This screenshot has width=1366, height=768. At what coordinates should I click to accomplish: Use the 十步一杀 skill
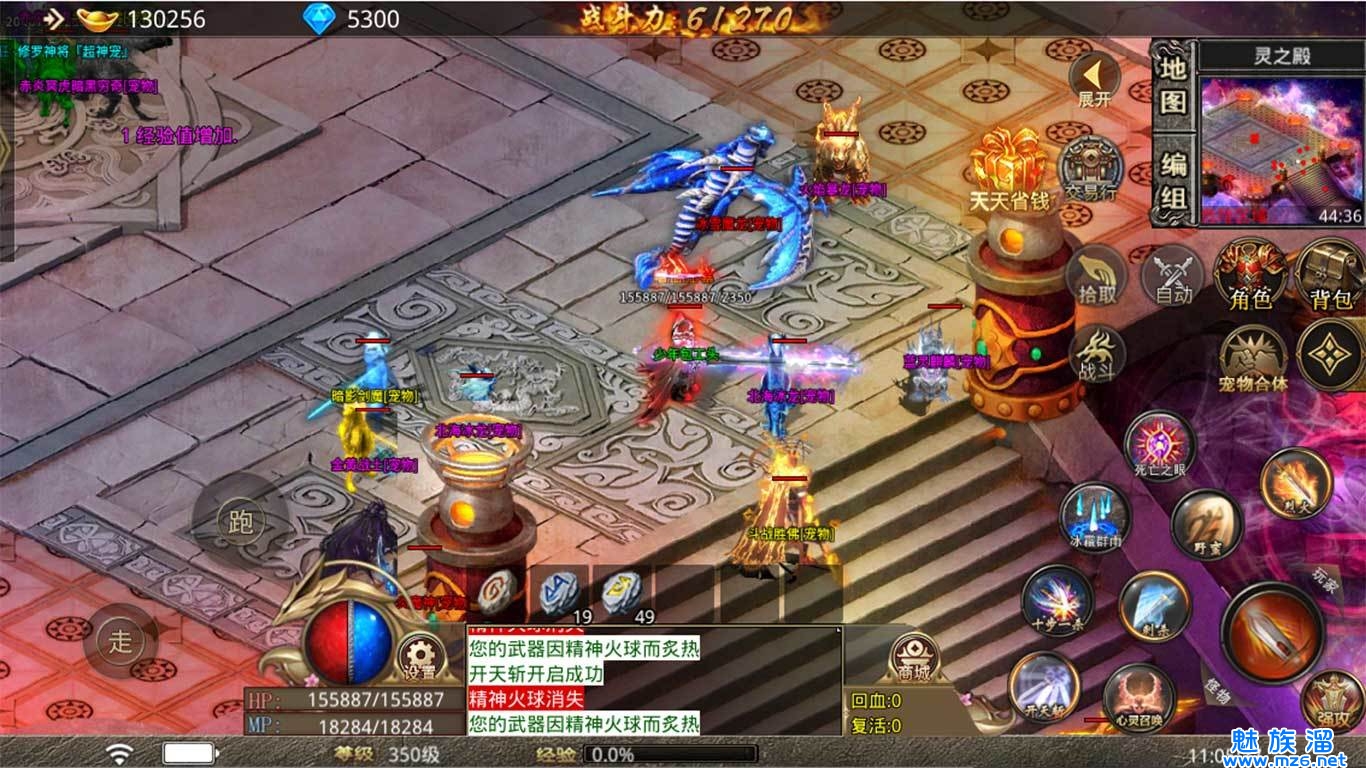1055,599
